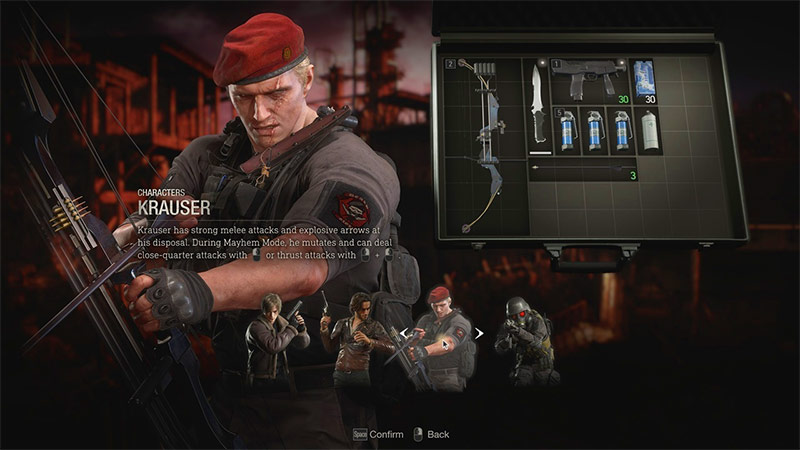Go back from character select
This screenshot has width=800, height=450.
[x=430, y=434]
